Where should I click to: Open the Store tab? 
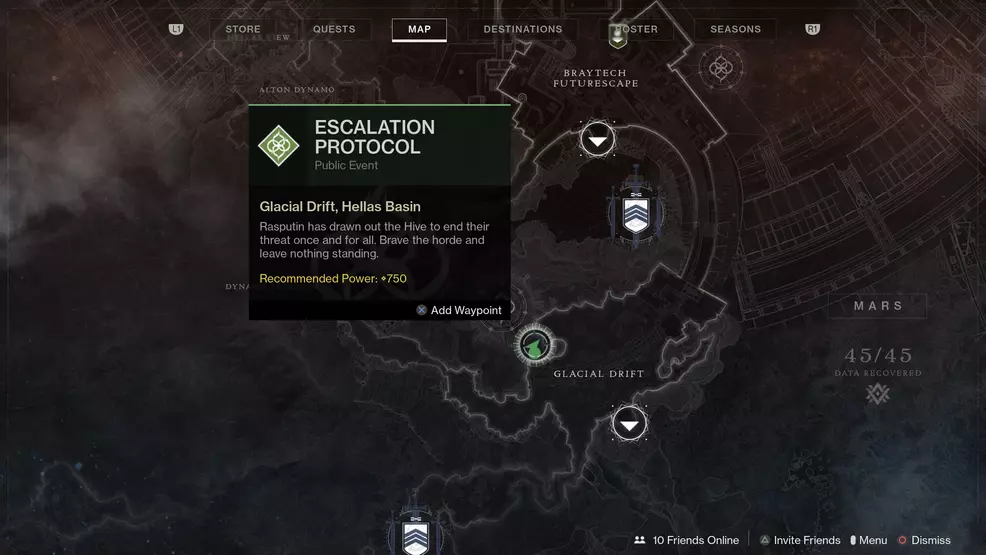(243, 30)
